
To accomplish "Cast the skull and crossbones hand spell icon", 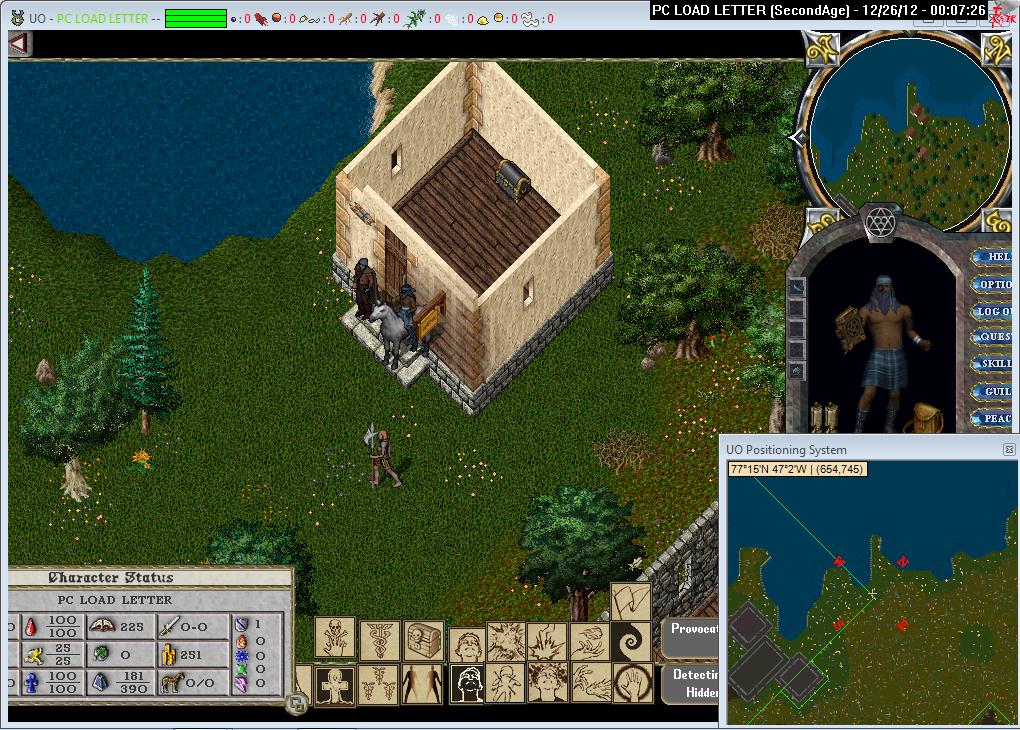I will [x=335, y=637].
